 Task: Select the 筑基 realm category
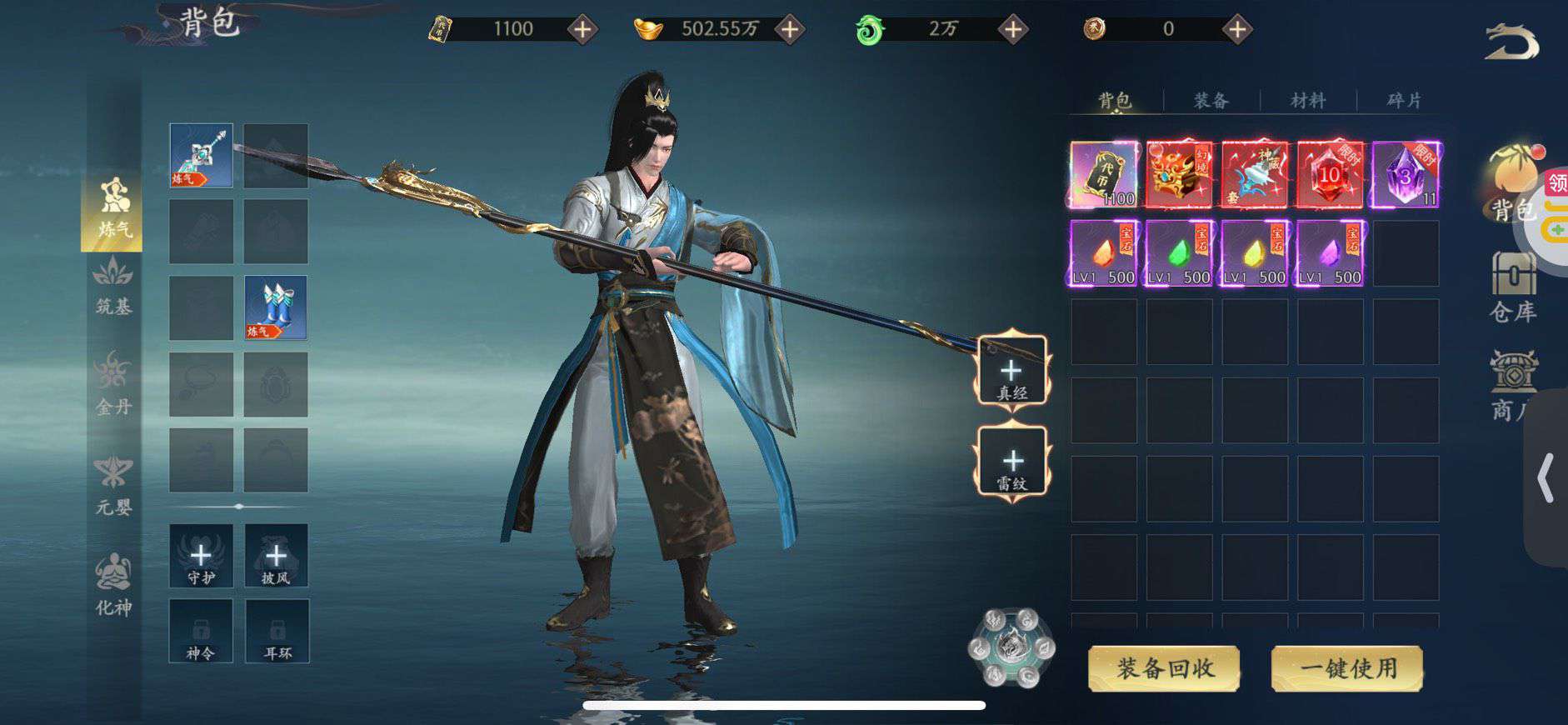113,286
